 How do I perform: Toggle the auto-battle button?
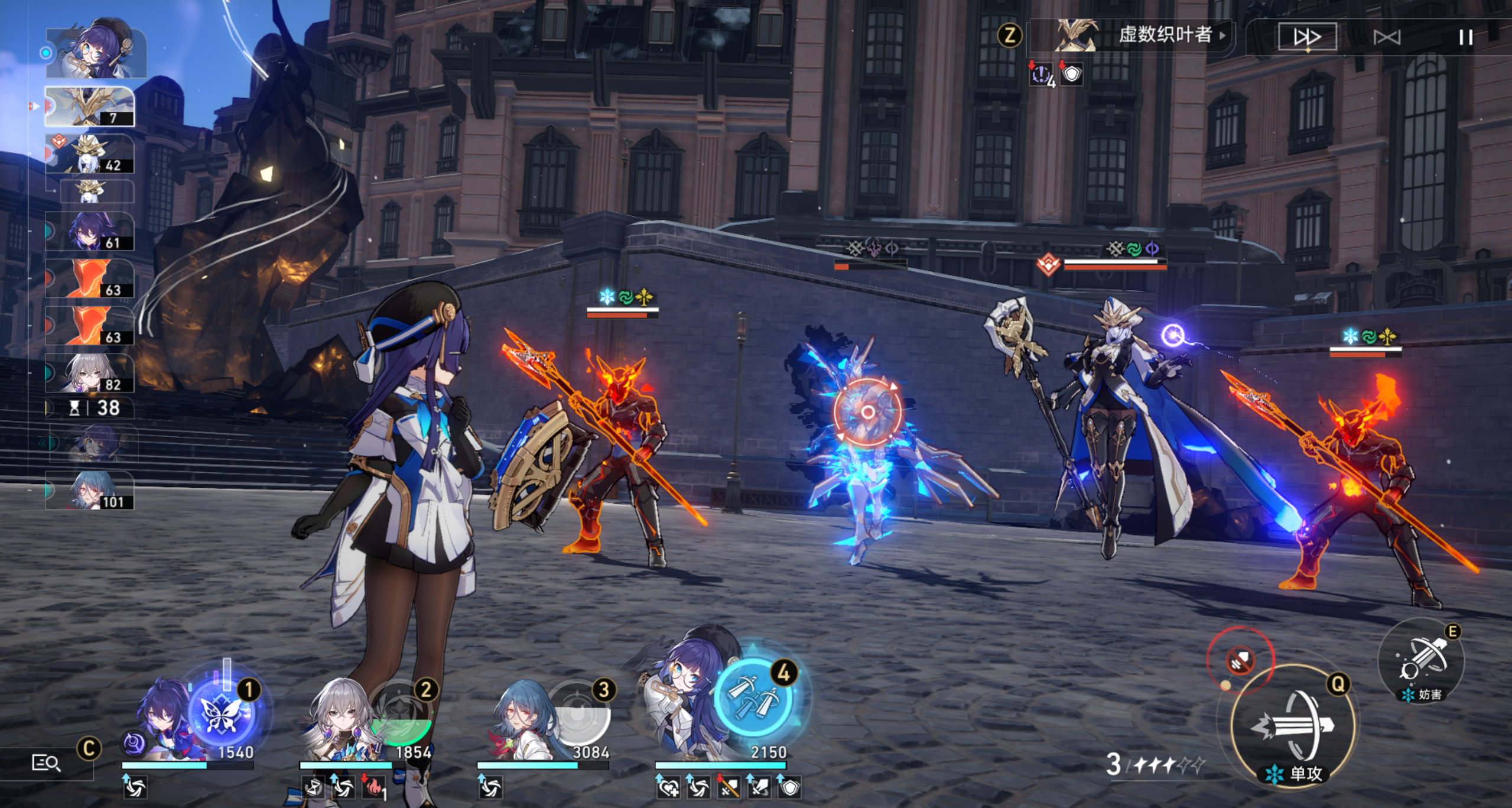1387,38
